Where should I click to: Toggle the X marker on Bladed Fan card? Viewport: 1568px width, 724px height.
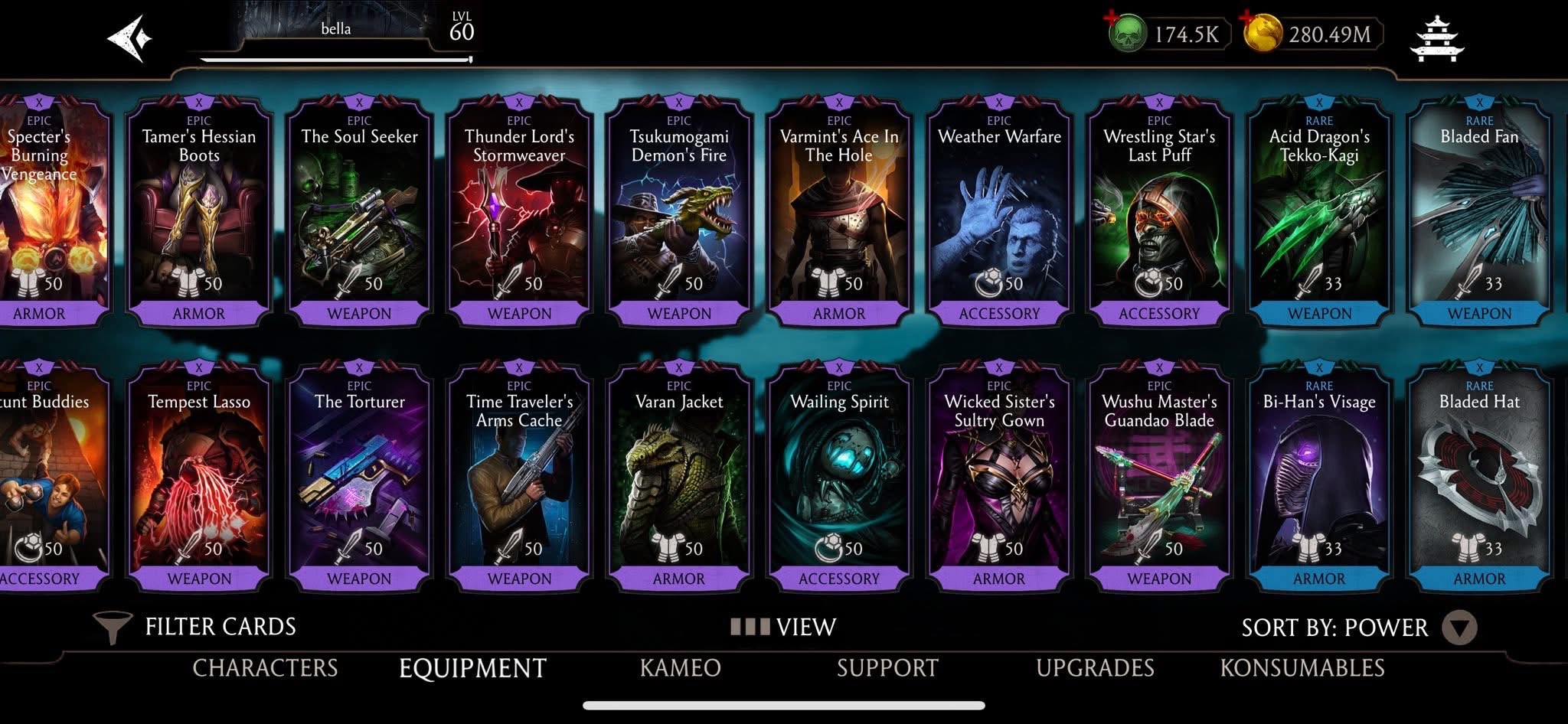coord(1479,101)
